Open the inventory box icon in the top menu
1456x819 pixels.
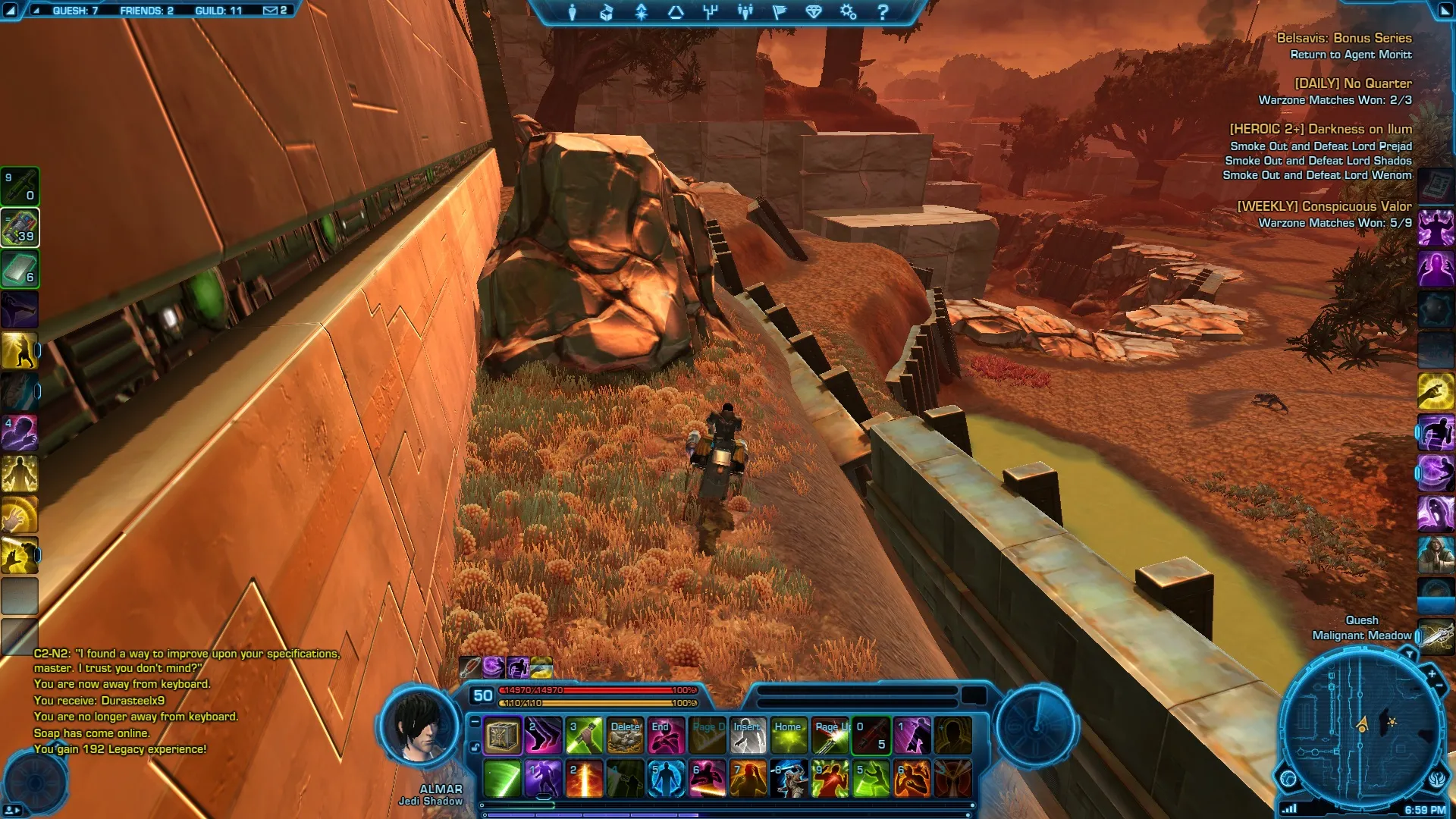point(607,12)
